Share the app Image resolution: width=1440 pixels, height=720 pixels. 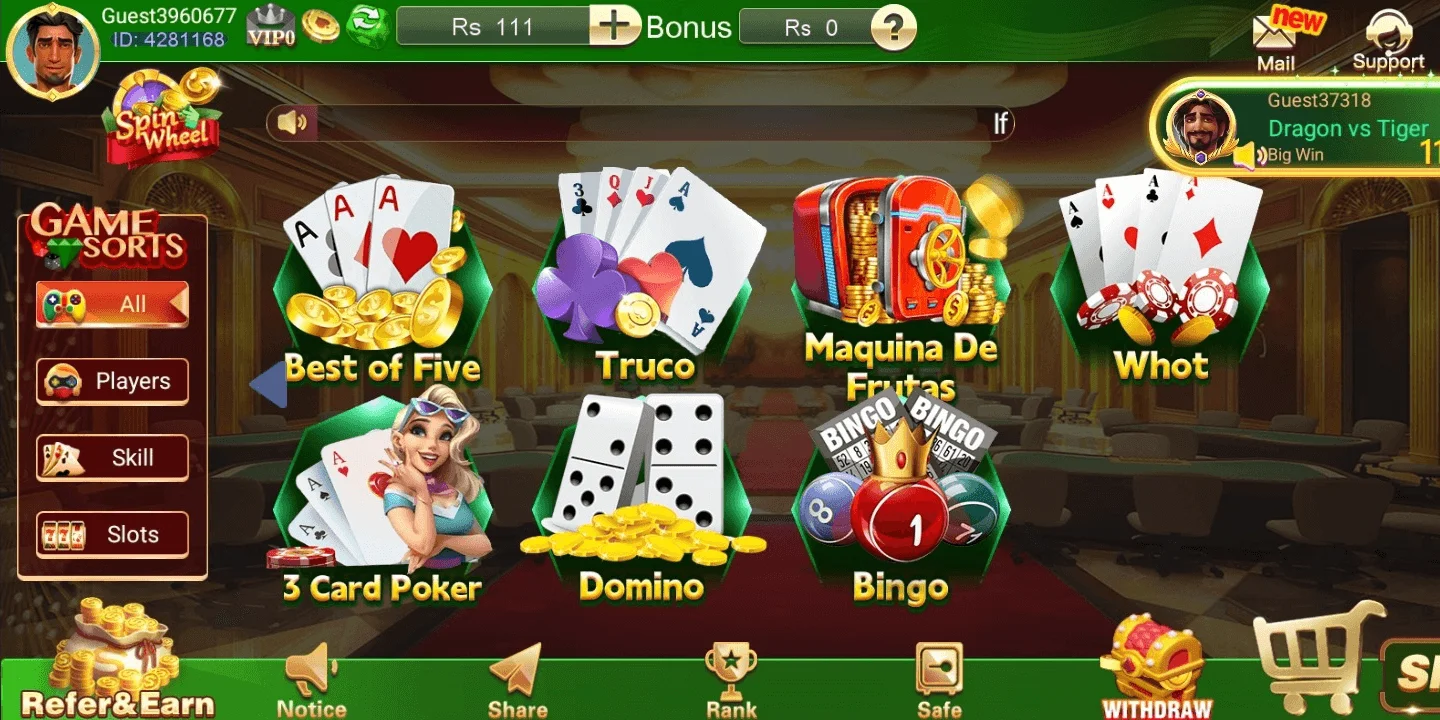[x=518, y=670]
